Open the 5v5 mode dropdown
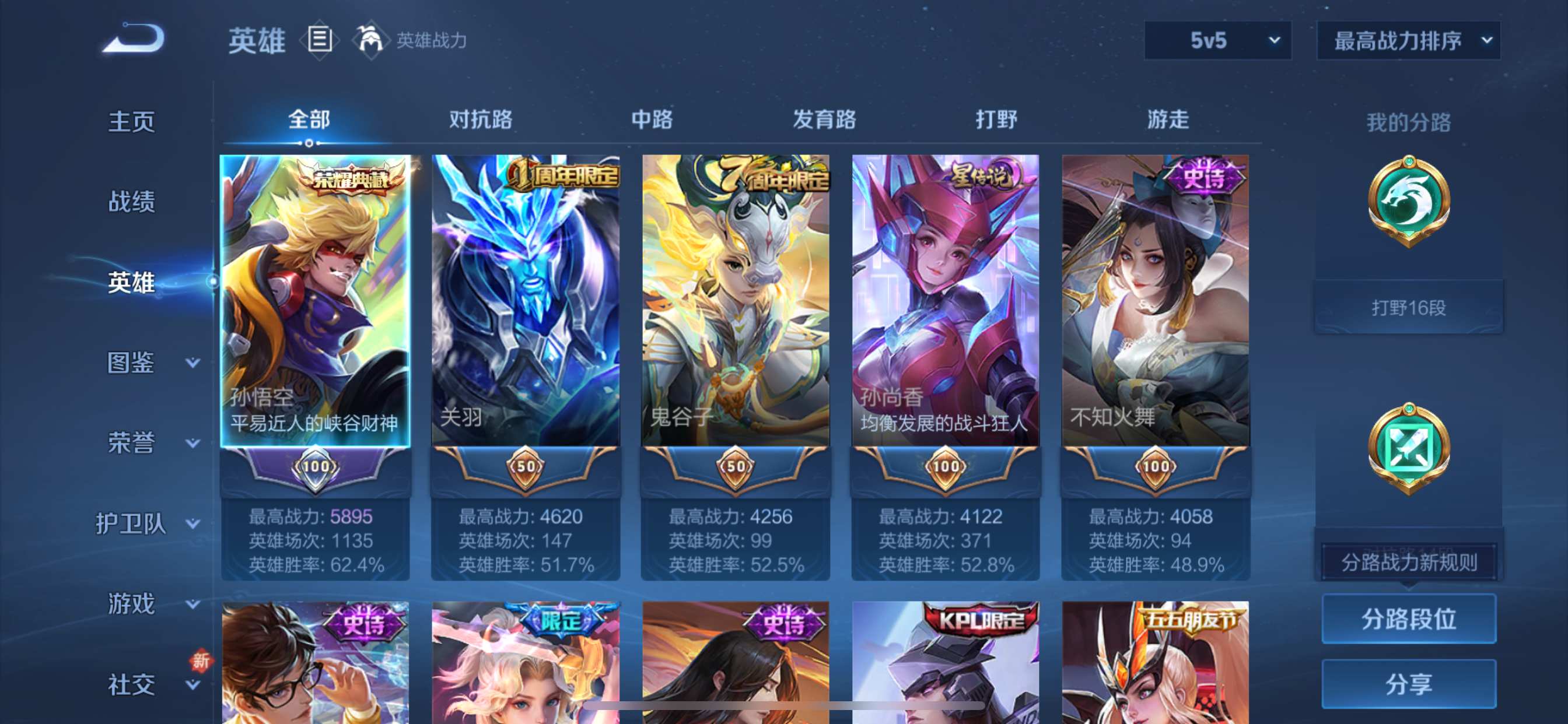 coord(1217,41)
